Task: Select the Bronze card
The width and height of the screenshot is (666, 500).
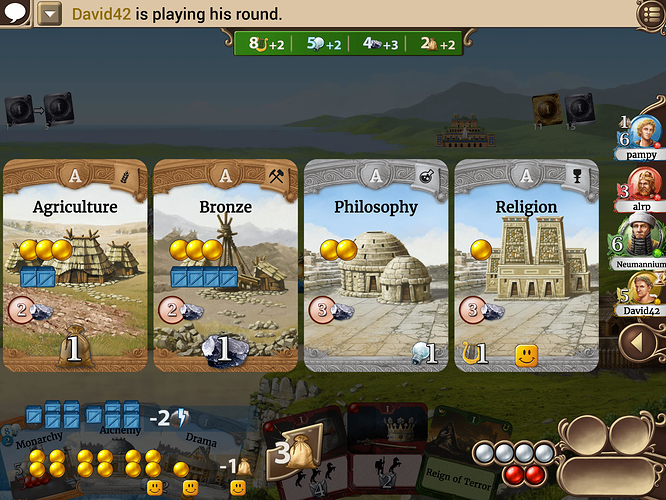Action: (225, 265)
